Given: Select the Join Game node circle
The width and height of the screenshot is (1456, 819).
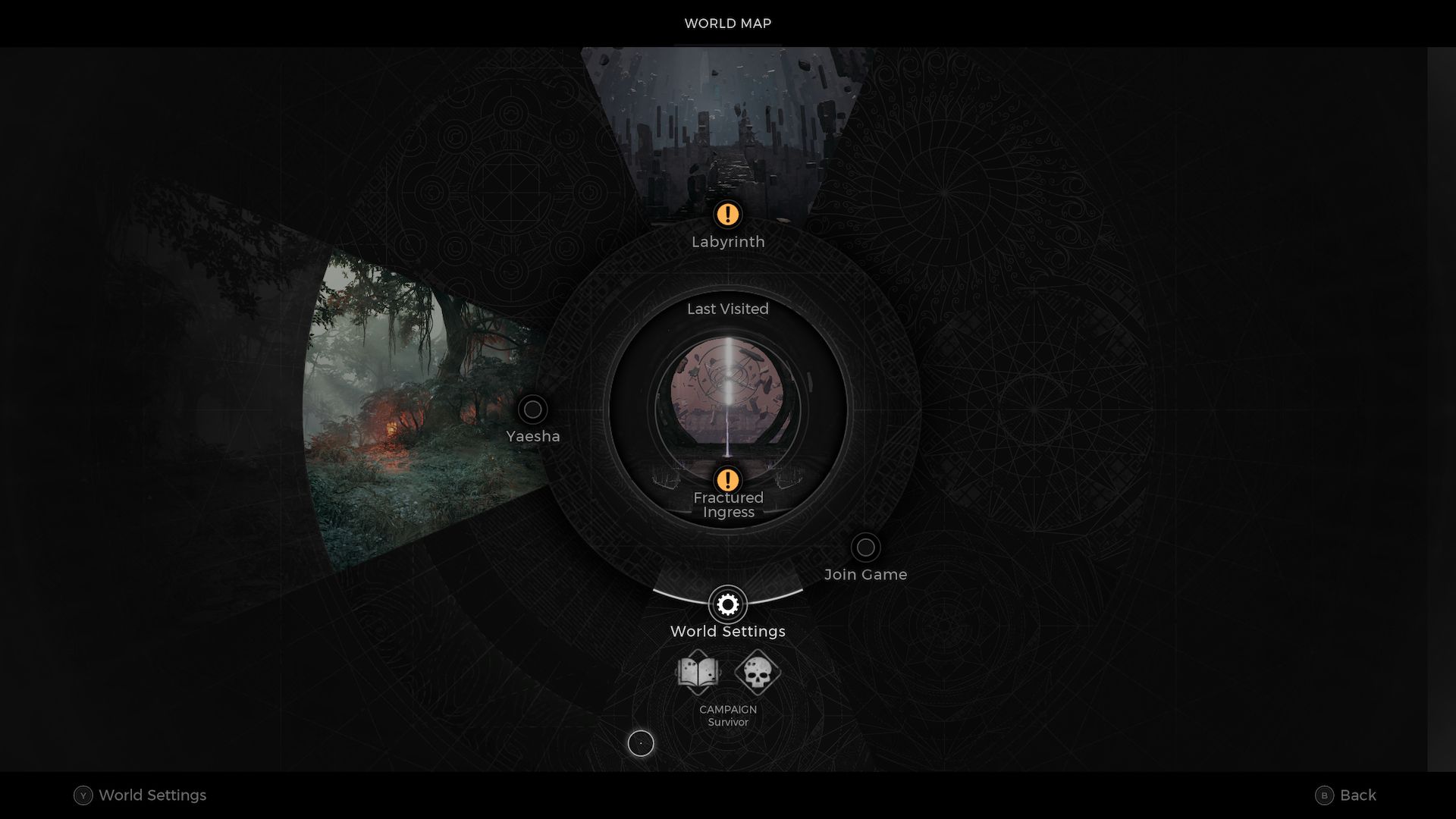Looking at the screenshot, I should [865, 548].
